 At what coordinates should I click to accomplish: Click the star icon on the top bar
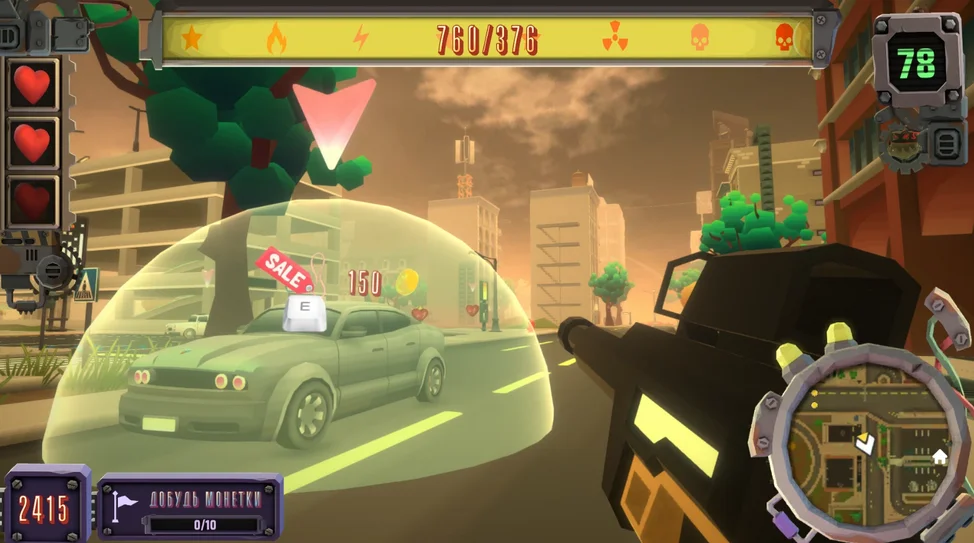[191, 39]
